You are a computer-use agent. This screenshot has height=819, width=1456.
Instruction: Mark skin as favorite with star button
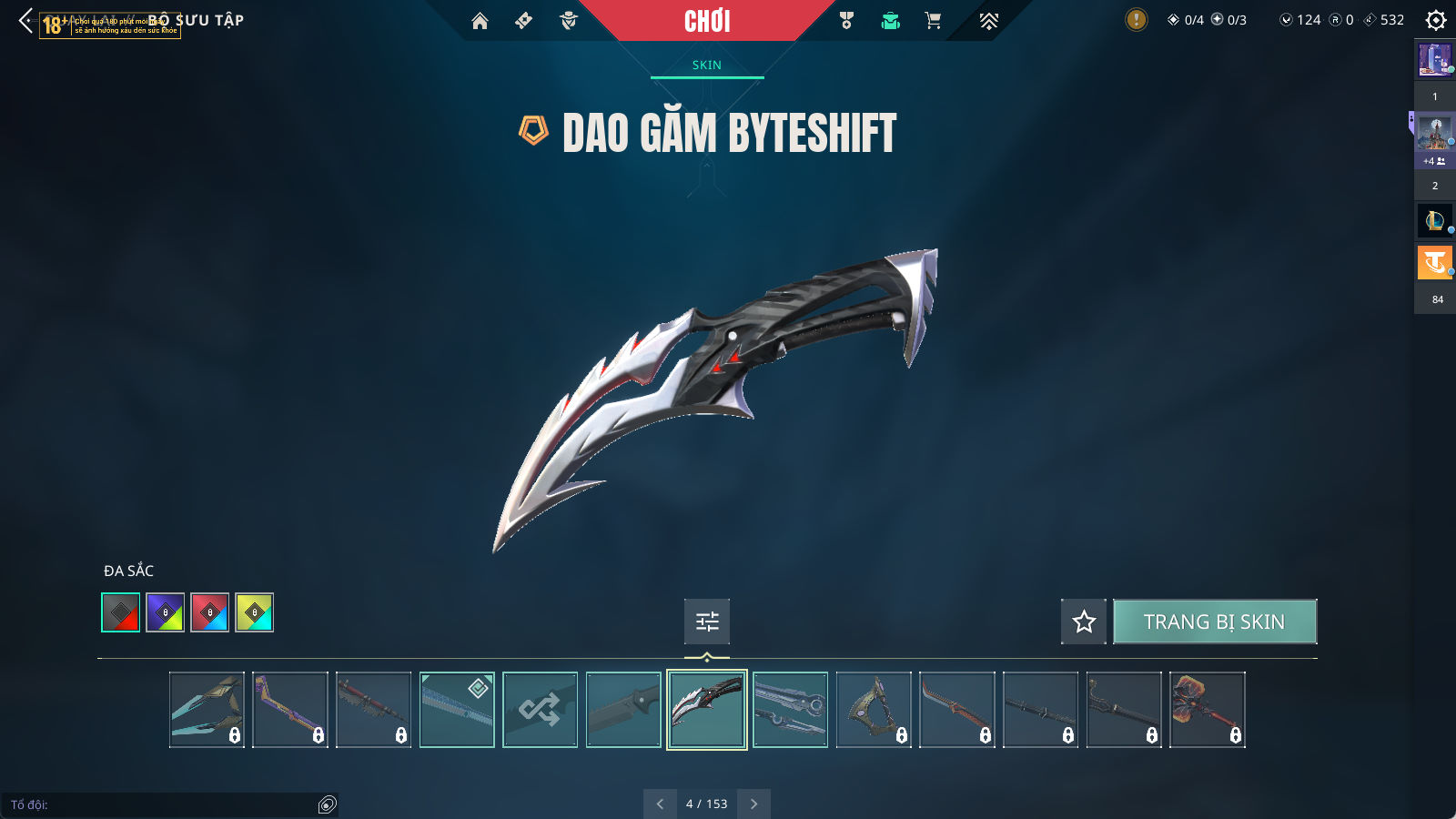pos(1083,622)
